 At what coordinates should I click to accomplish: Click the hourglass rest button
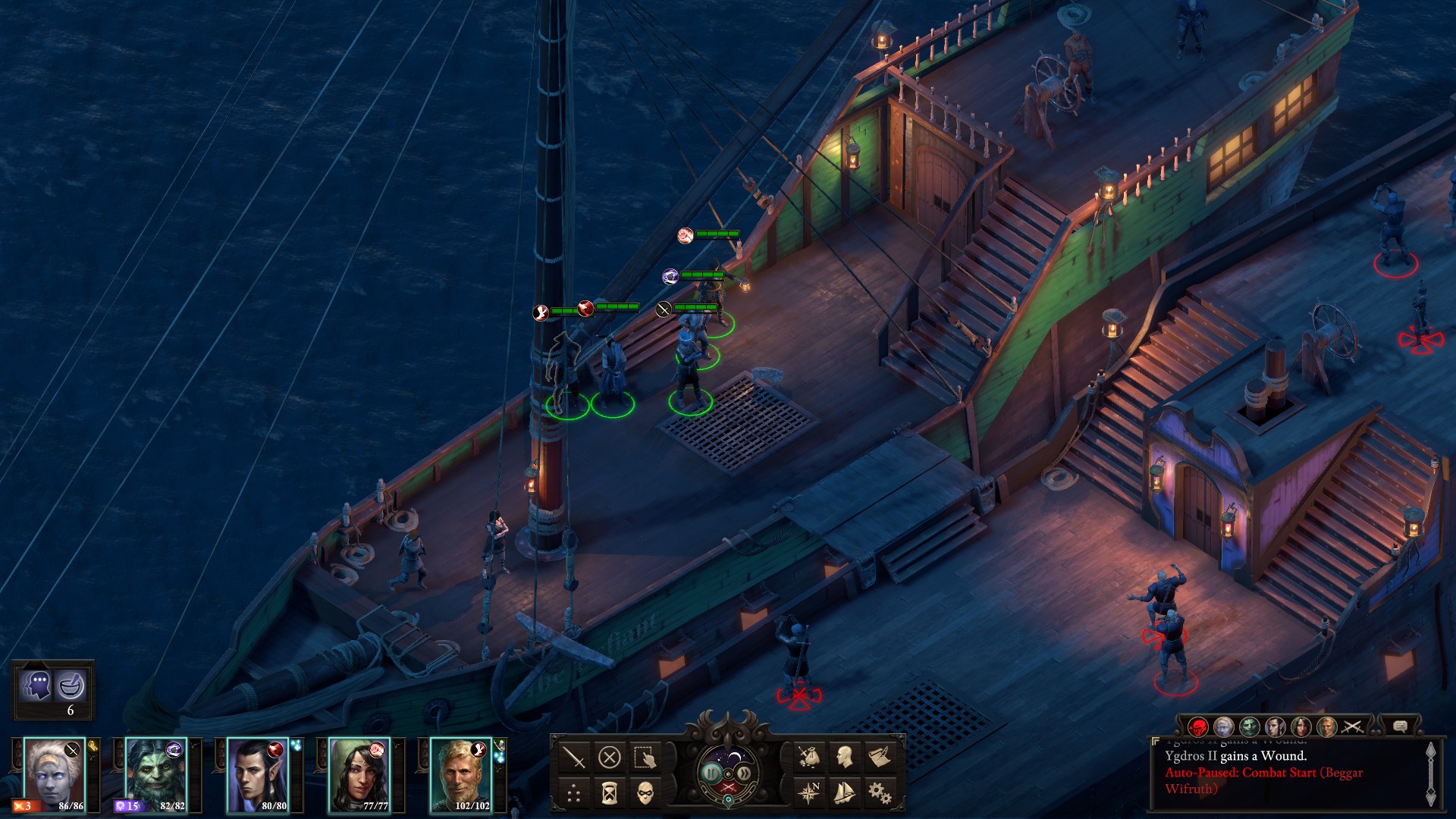tap(609, 793)
